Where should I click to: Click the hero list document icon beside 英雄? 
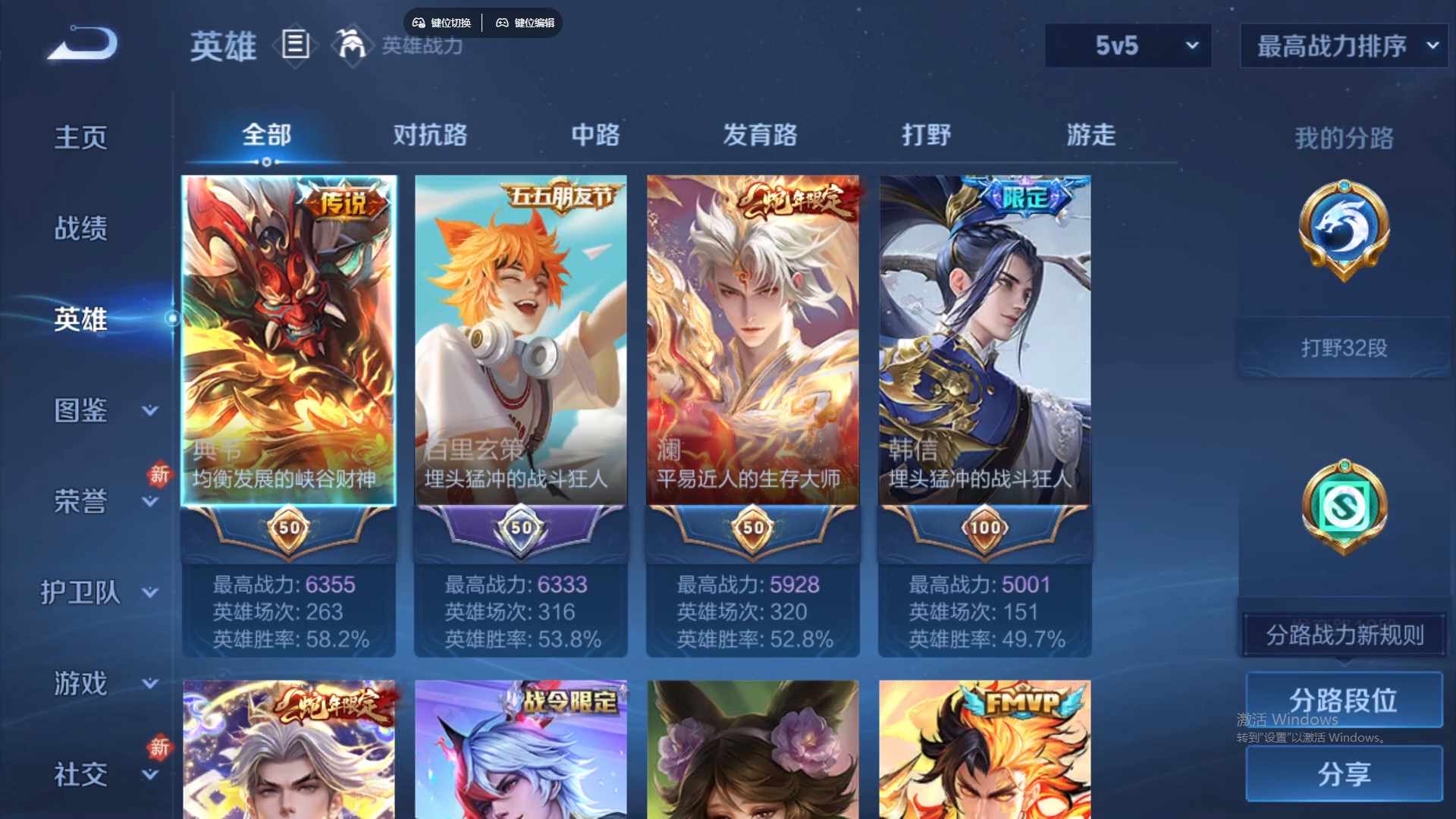coord(296,45)
